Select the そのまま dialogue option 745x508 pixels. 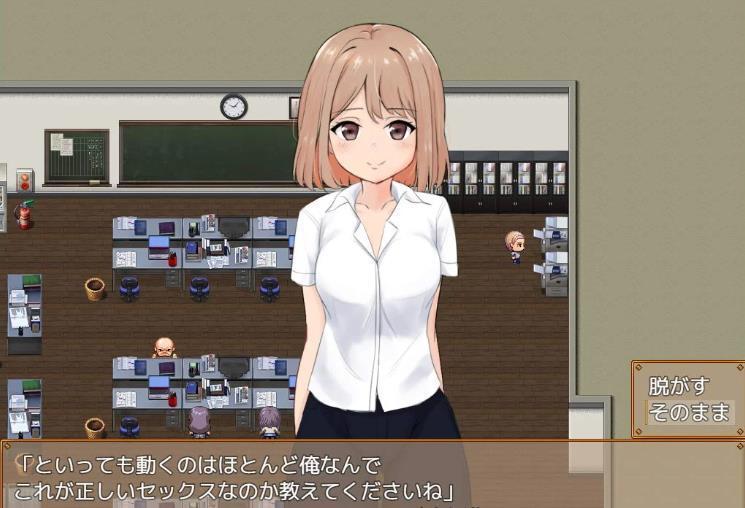[x=689, y=412]
